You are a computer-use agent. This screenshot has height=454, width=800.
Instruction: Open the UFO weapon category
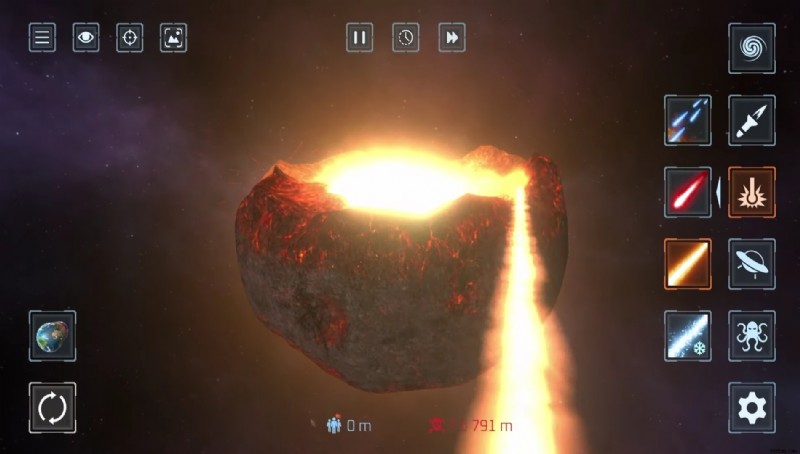pos(751,264)
